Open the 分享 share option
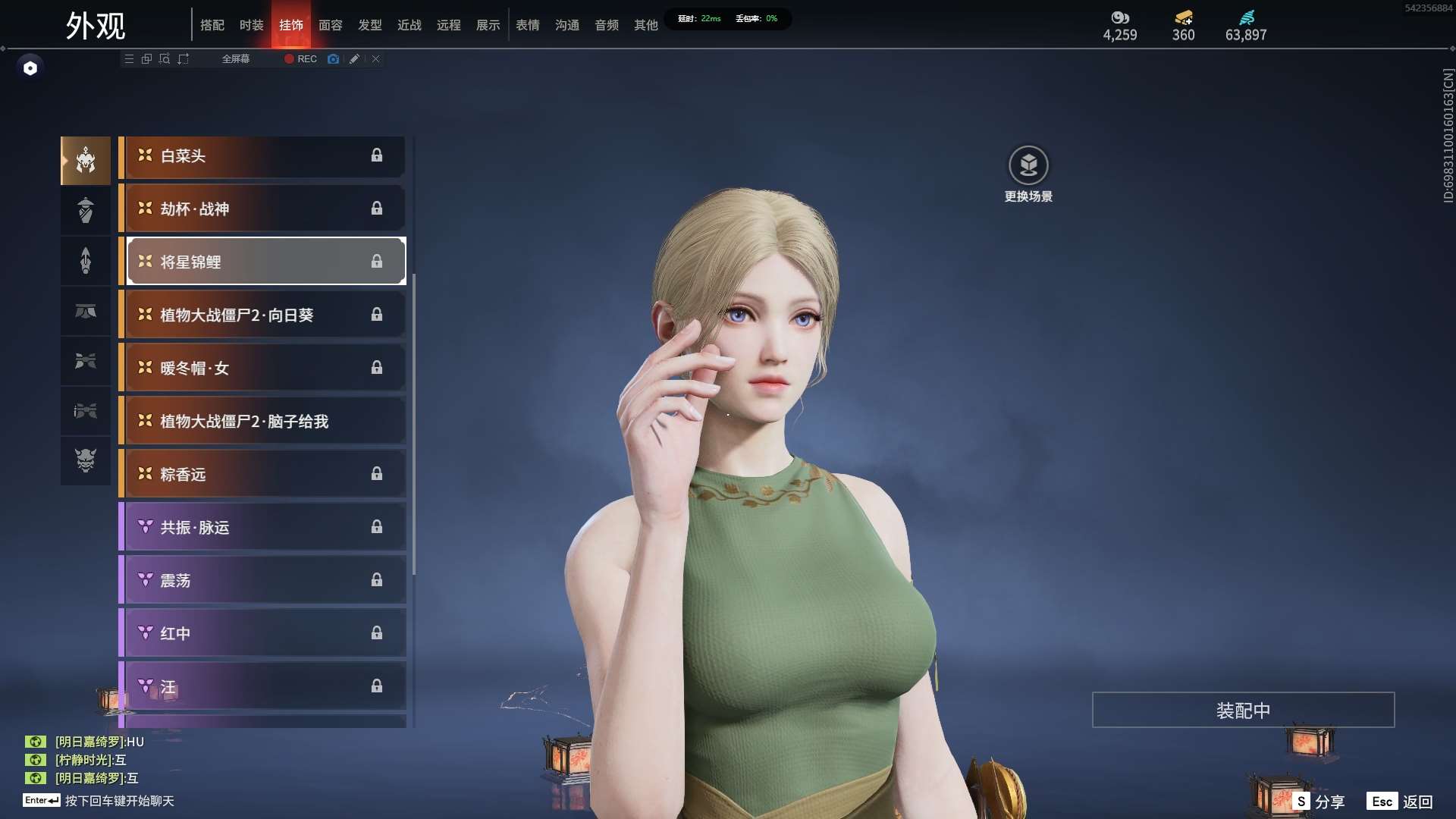The width and height of the screenshot is (1456, 819). [x=1319, y=802]
